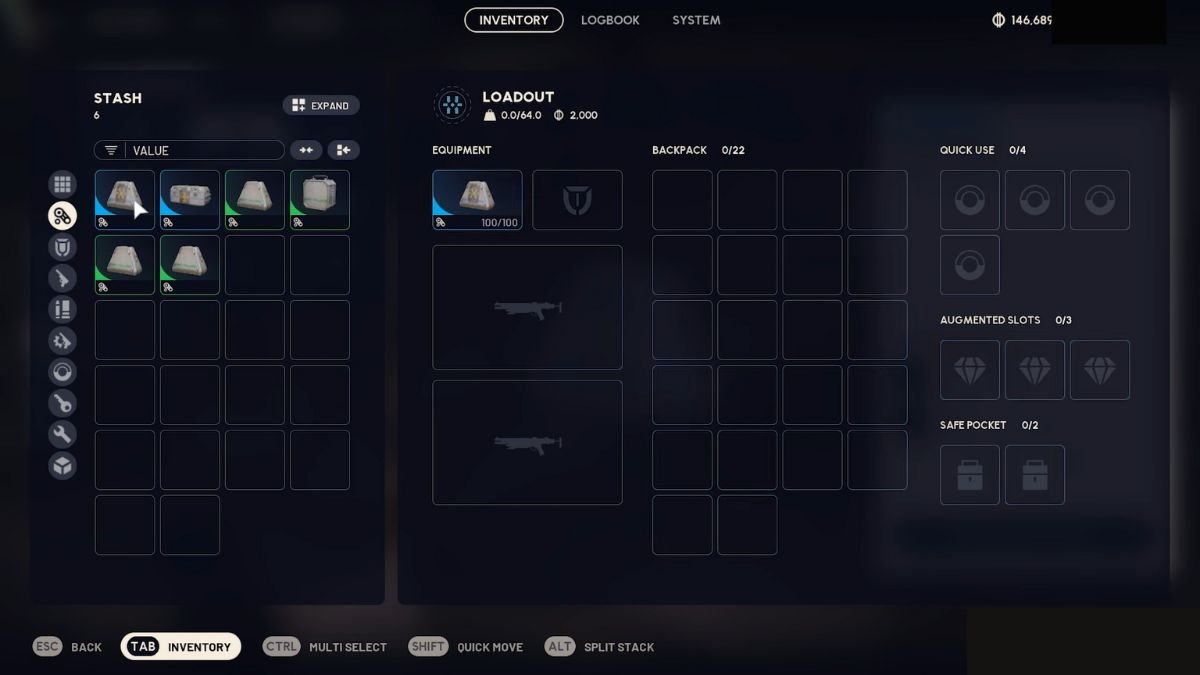Screen dimensions: 1200x675
Task: Click the Inventory button in the bottom bar
Action: pos(181,647)
